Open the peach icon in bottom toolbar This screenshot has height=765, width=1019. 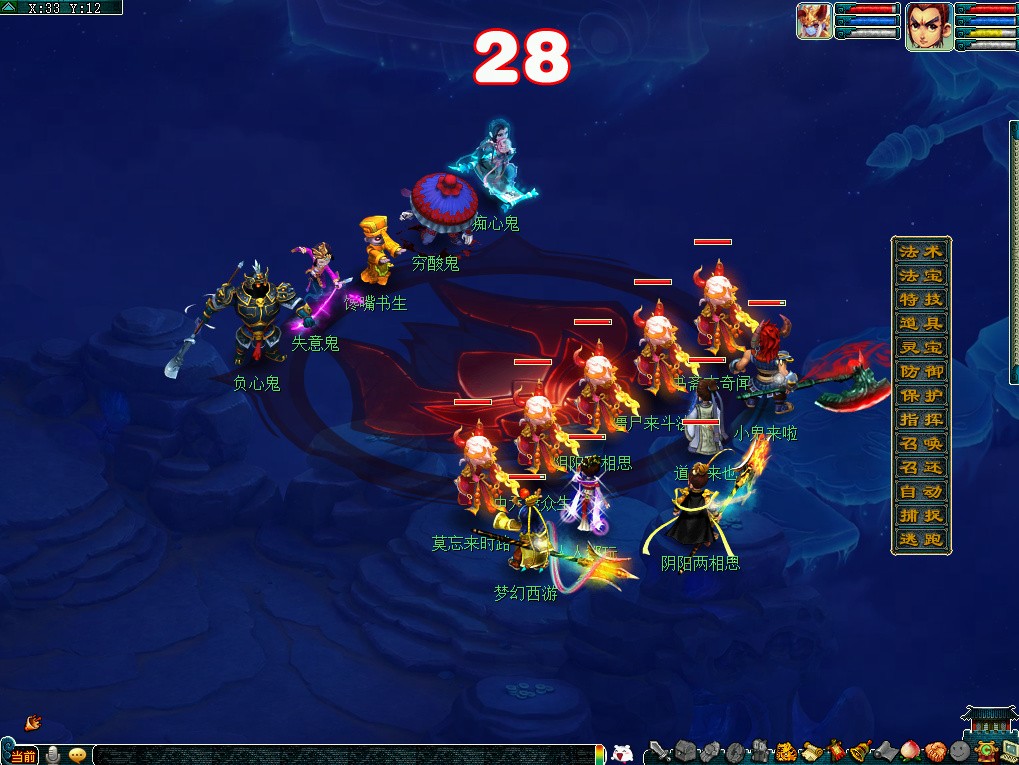point(911,751)
